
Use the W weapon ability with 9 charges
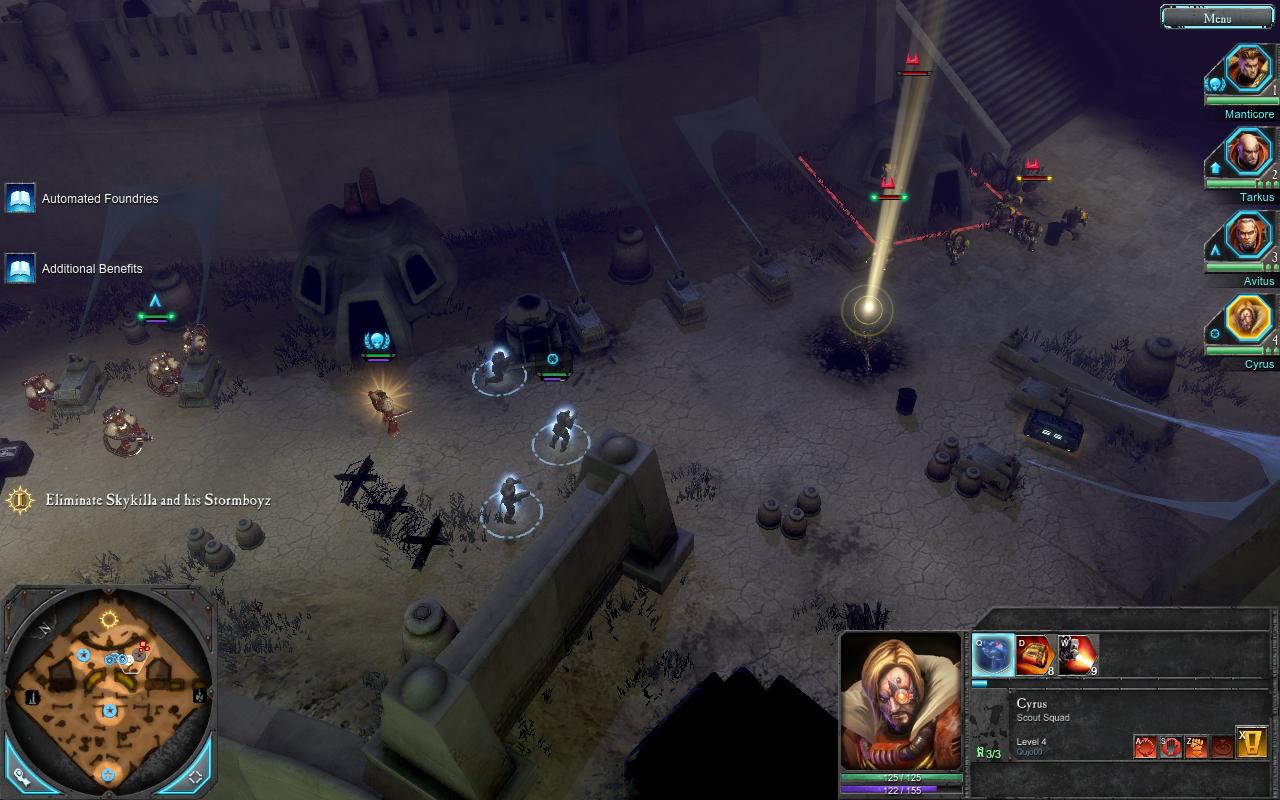coord(1078,655)
